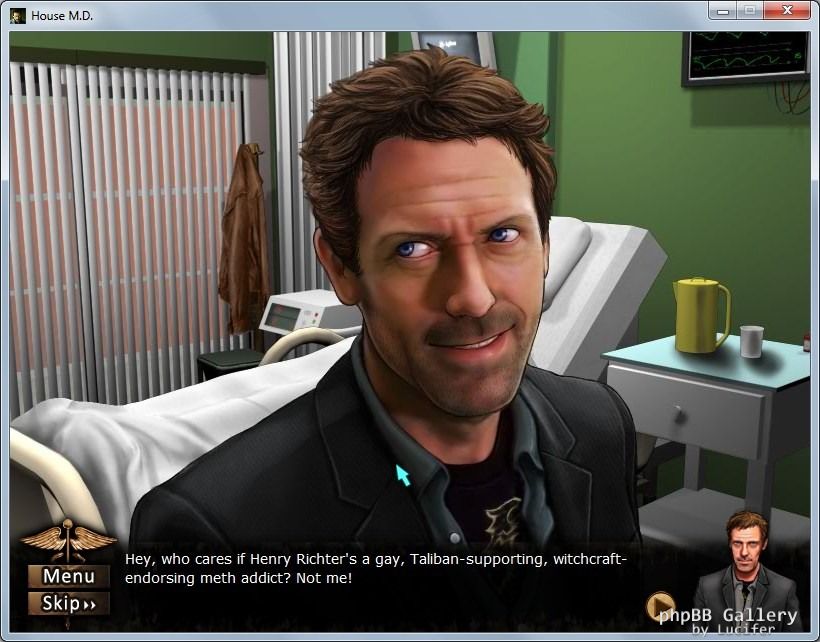
Task: Minimize the game window
Action: tap(722, 11)
